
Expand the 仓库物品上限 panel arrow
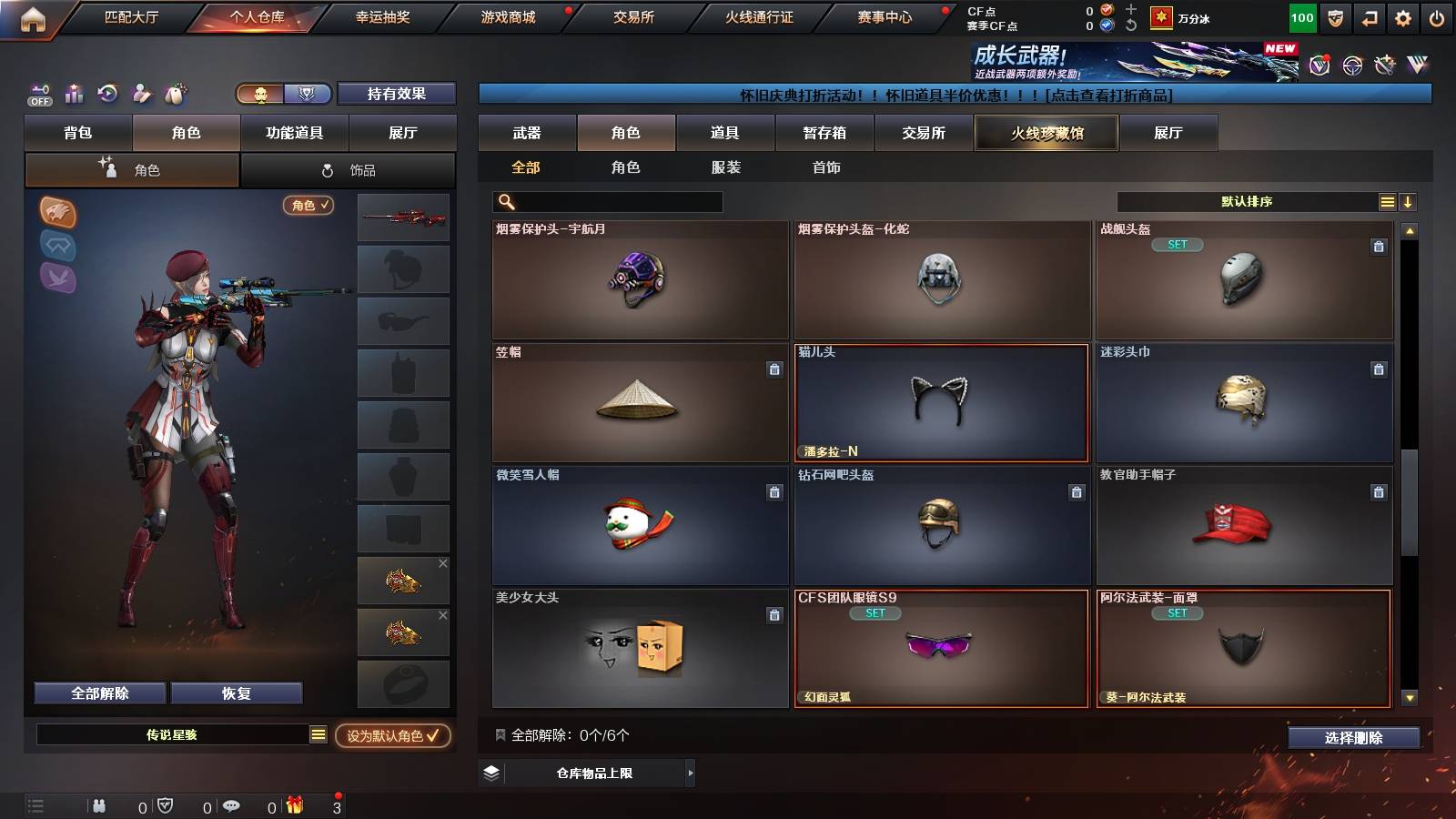(690, 774)
